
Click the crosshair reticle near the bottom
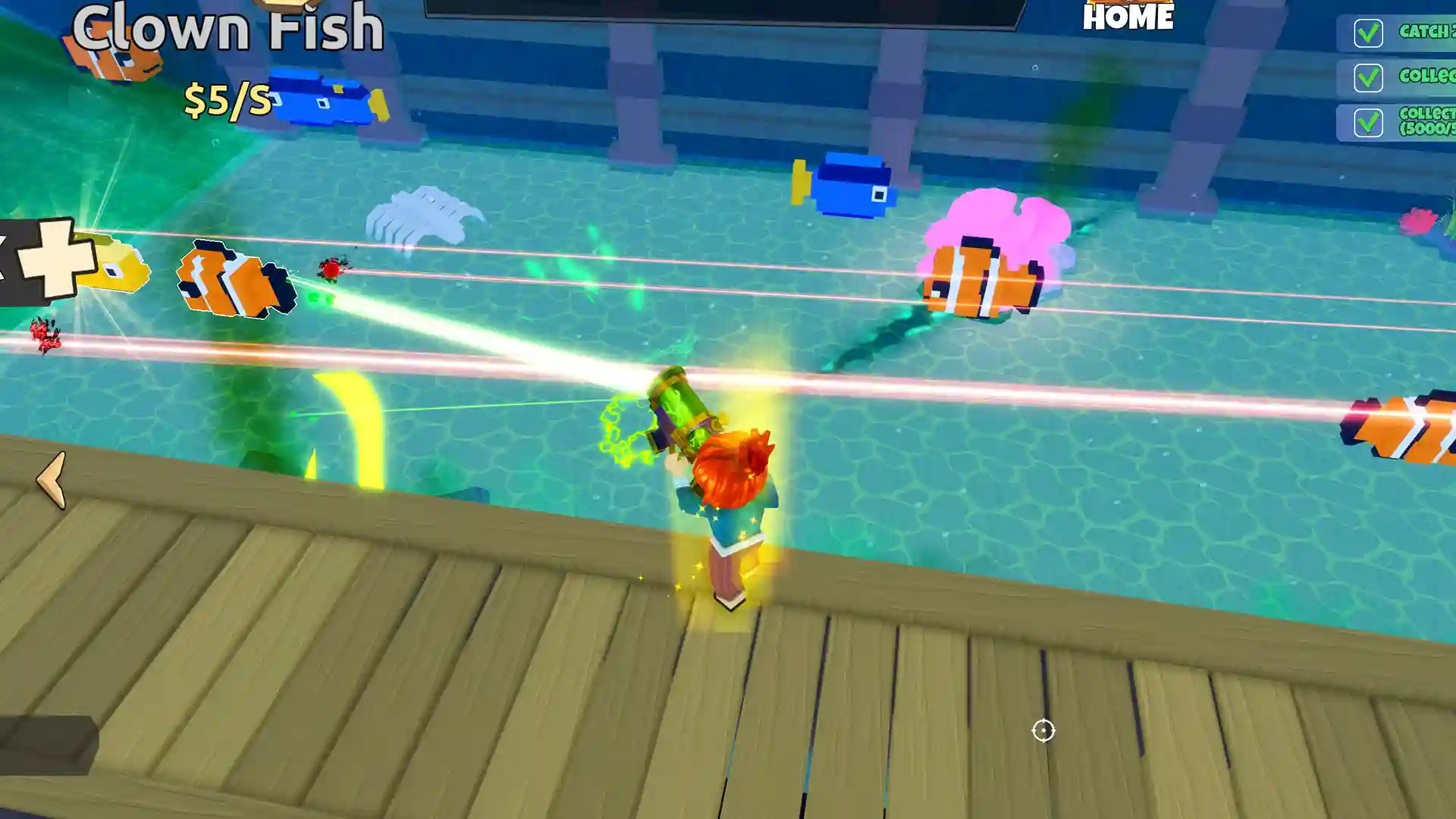1043,730
